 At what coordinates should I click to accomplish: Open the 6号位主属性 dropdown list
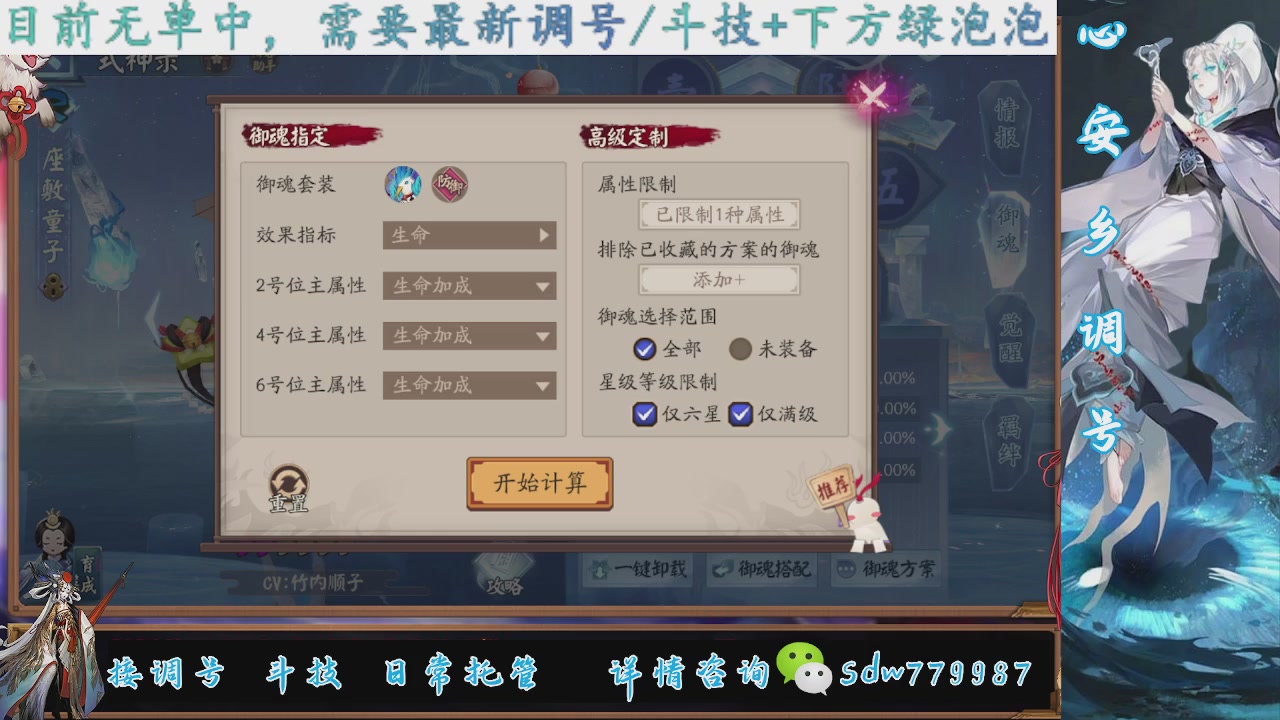[x=469, y=385]
